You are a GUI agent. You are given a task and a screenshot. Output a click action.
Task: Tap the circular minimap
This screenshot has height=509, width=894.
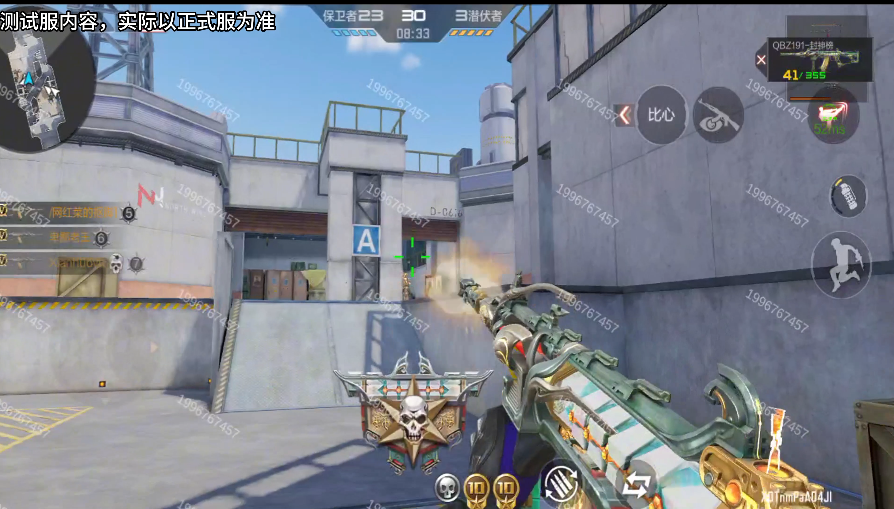(44, 92)
